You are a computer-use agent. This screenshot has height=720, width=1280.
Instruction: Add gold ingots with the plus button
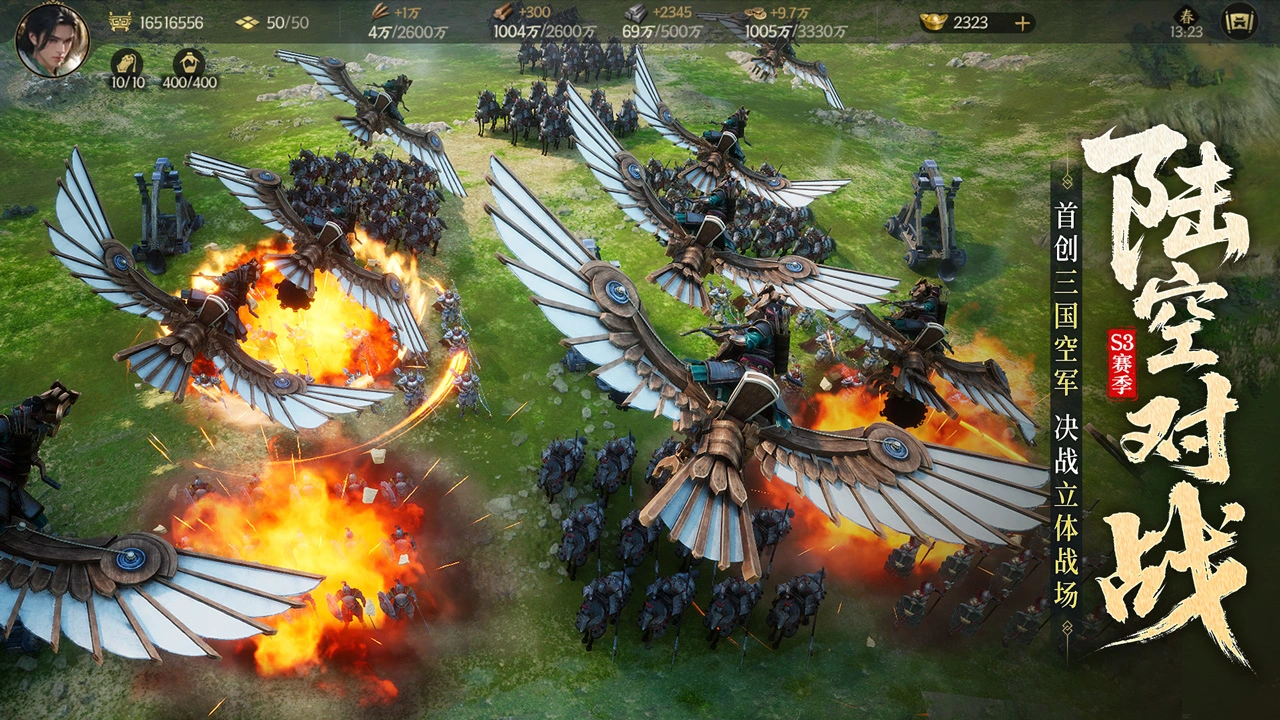point(1022,23)
